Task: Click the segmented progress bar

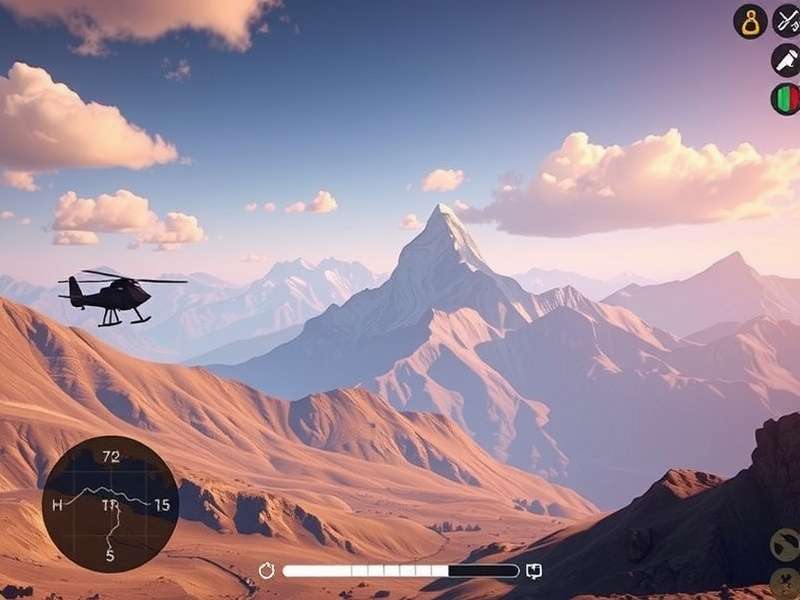Action: 400,571
